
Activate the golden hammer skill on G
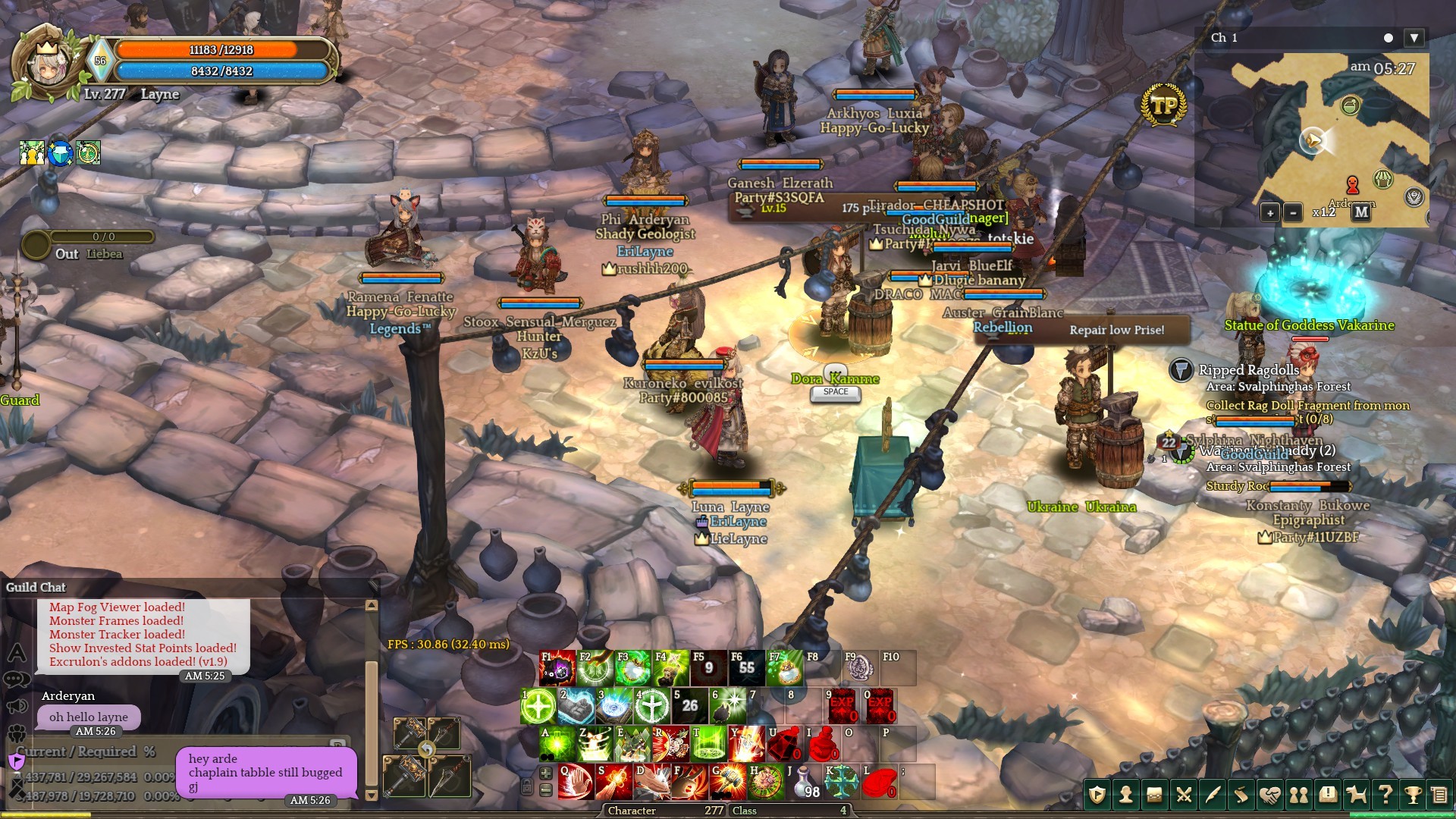pos(728,782)
